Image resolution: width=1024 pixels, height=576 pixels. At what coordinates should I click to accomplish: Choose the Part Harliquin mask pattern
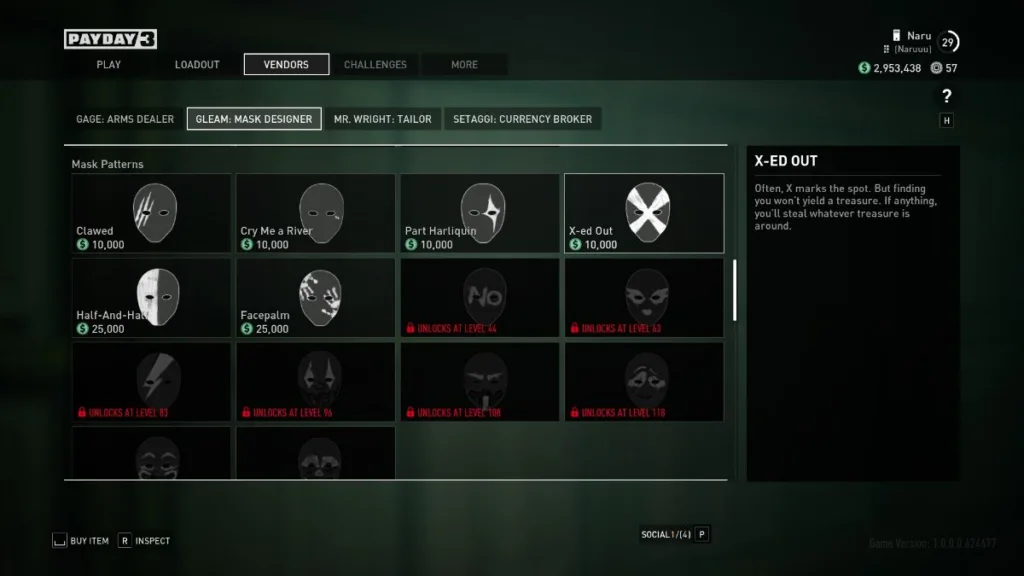(480, 213)
